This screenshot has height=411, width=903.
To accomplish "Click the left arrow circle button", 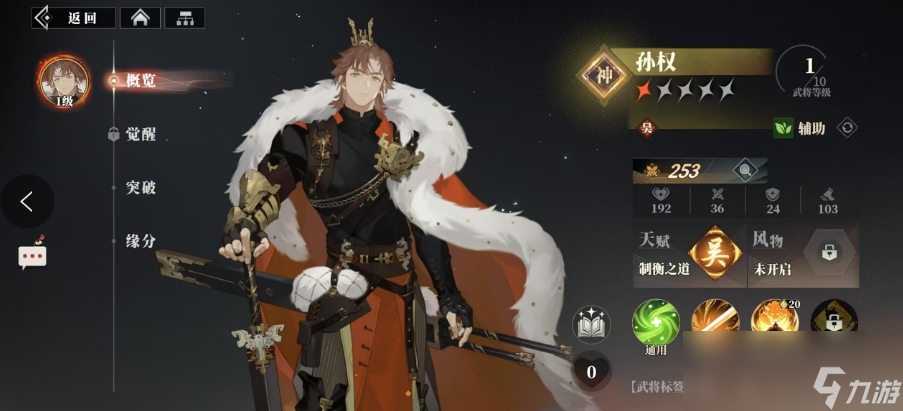I will click(x=27, y=201).
